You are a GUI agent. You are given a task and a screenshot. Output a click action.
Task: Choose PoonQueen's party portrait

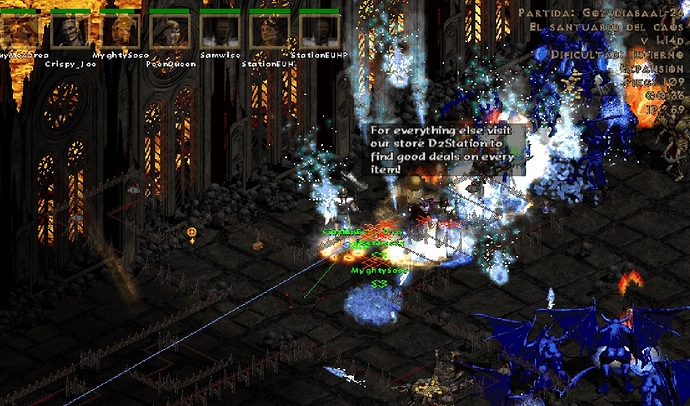click(169, 30)
